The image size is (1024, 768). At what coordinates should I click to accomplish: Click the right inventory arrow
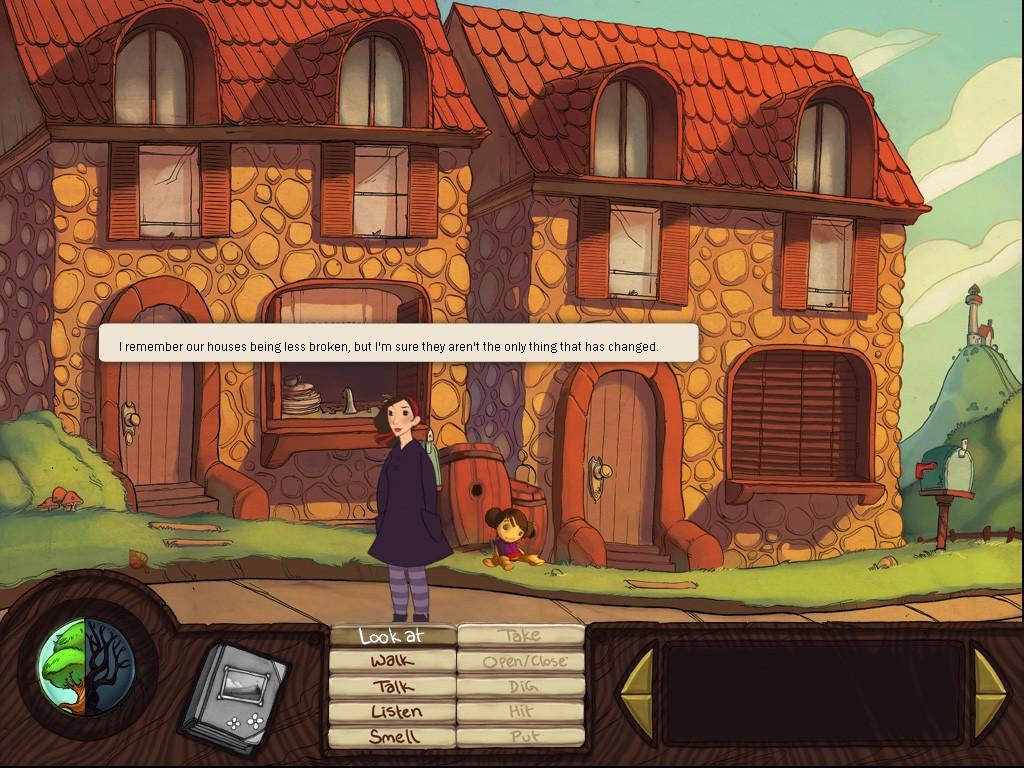tap(989, 692)
